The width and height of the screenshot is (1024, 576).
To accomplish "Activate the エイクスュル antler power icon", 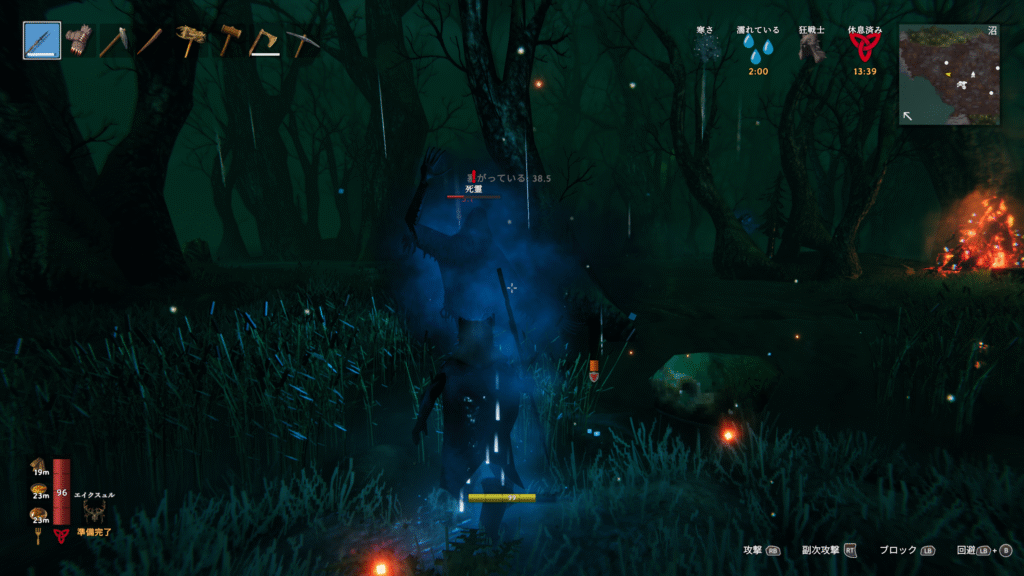I will [95, 511].
